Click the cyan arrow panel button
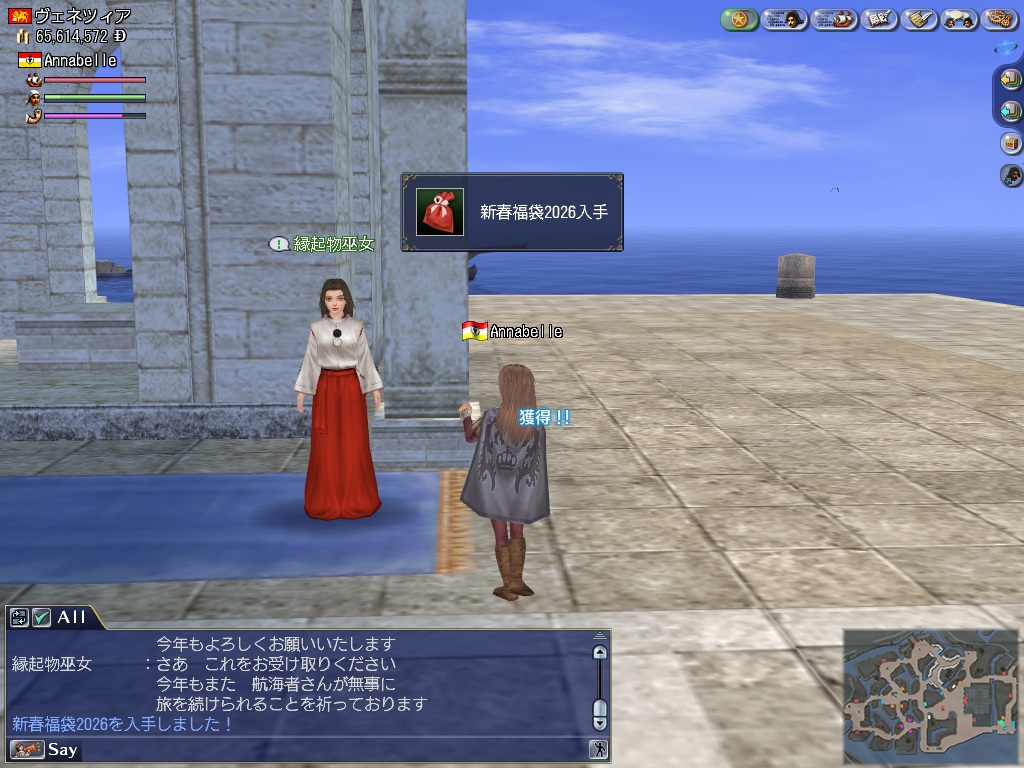Viewport: 1024px width, 768px height. click(x=1010, y=111)
